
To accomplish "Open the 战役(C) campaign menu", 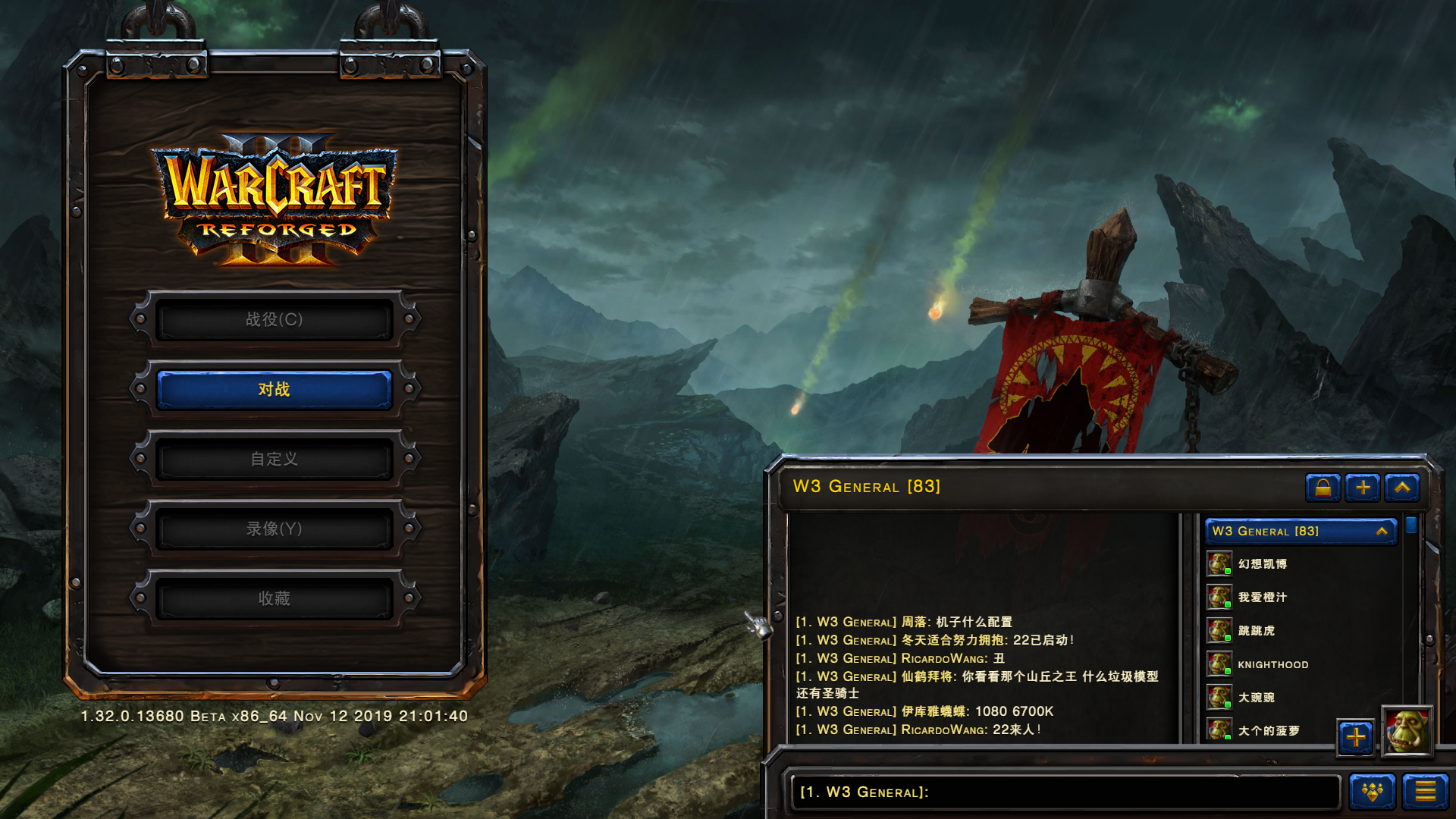I will click(x=274, y=319).
